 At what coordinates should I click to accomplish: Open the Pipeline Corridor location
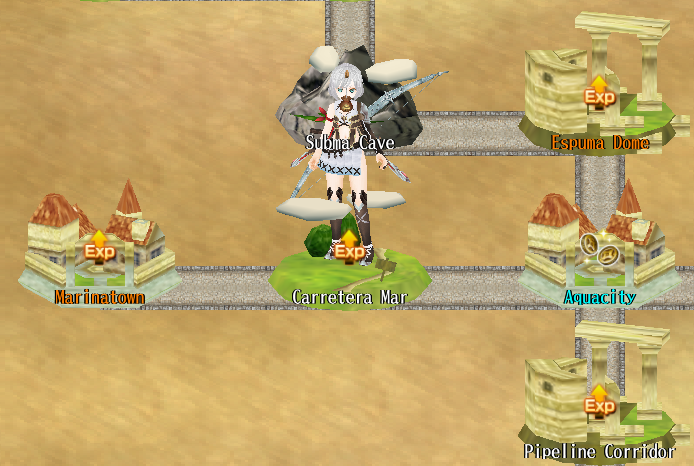point(598,398)
